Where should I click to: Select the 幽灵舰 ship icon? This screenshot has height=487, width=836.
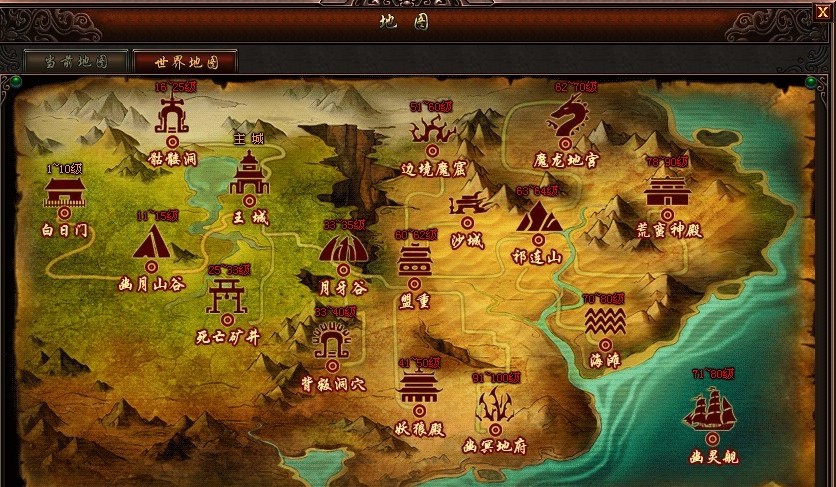[712, 412]
